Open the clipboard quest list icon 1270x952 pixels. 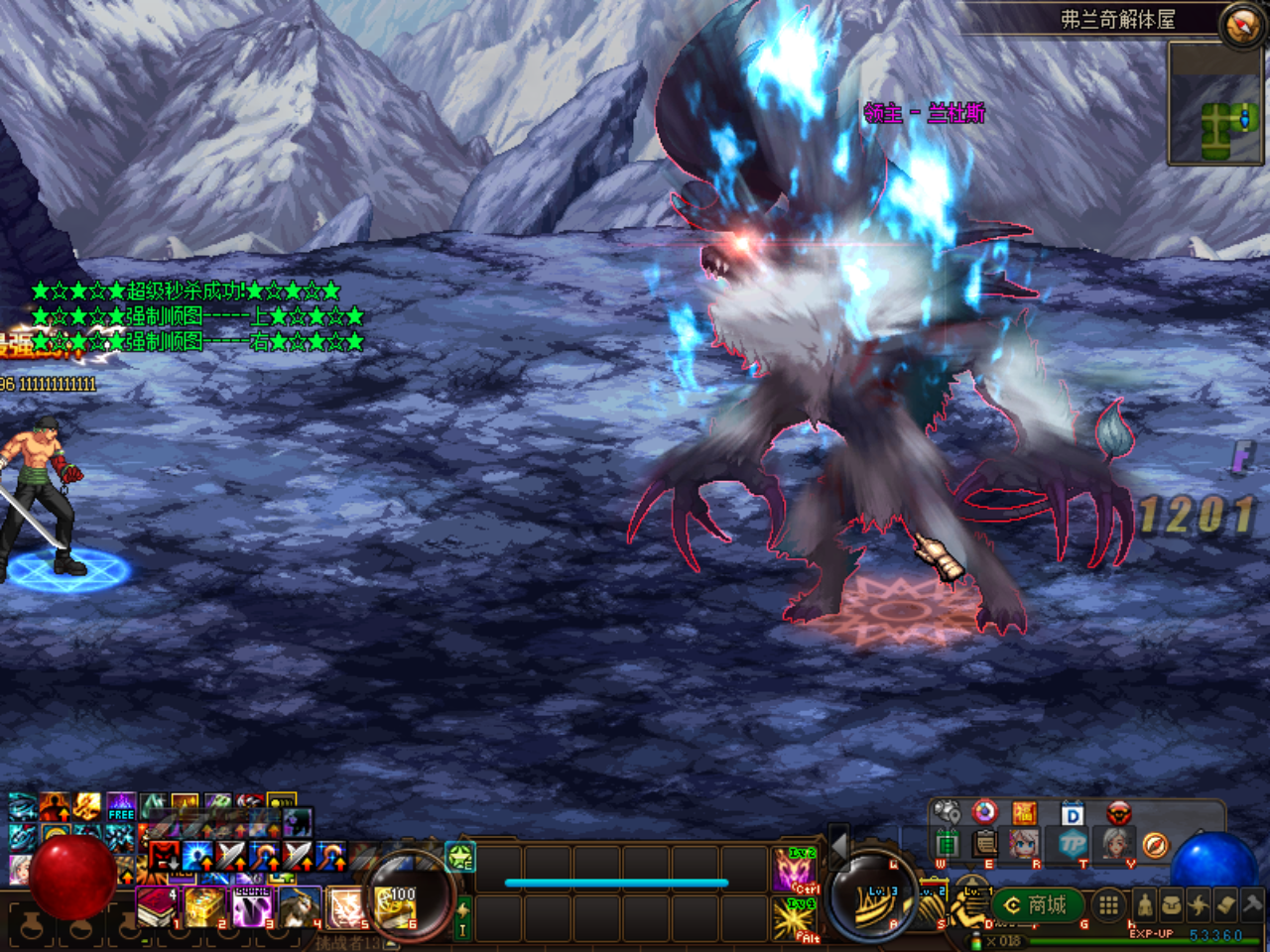click(985, 845)
